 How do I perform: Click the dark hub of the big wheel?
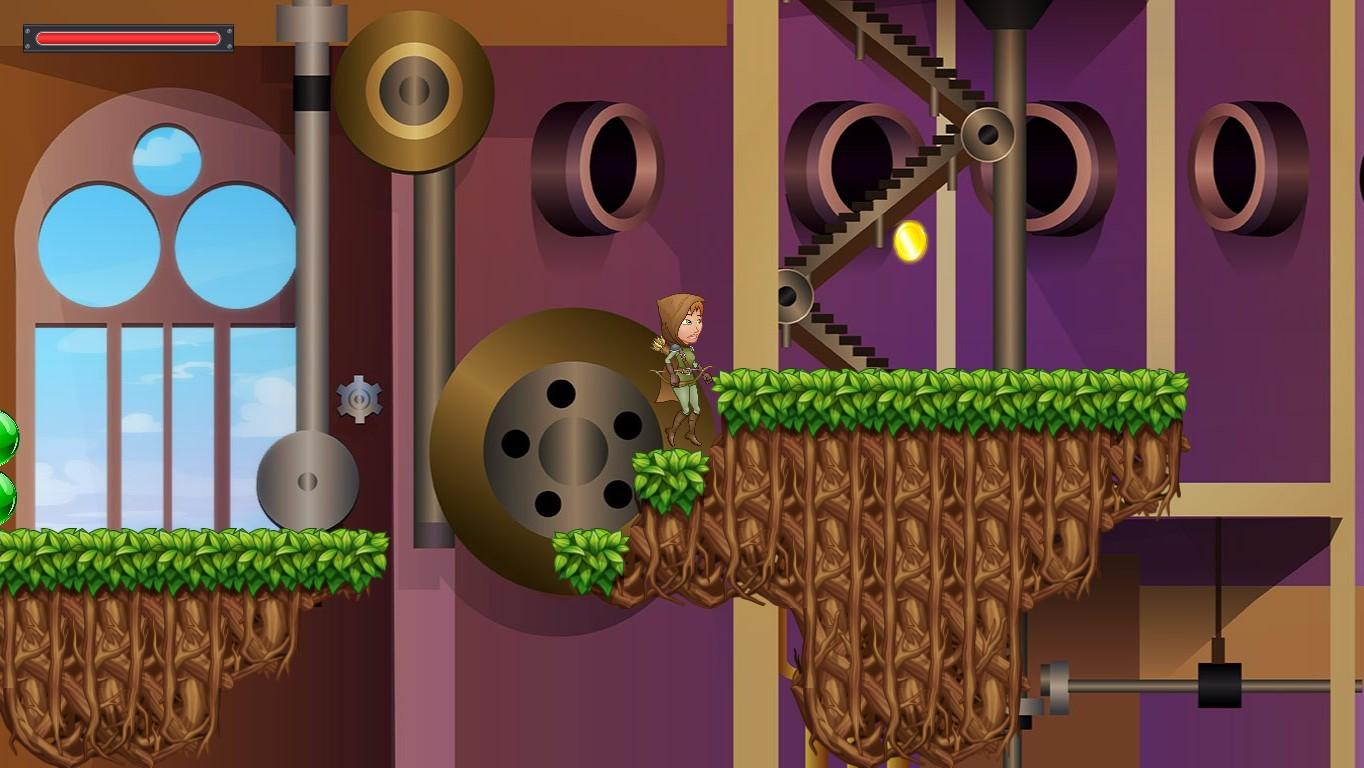click(572, 450)
